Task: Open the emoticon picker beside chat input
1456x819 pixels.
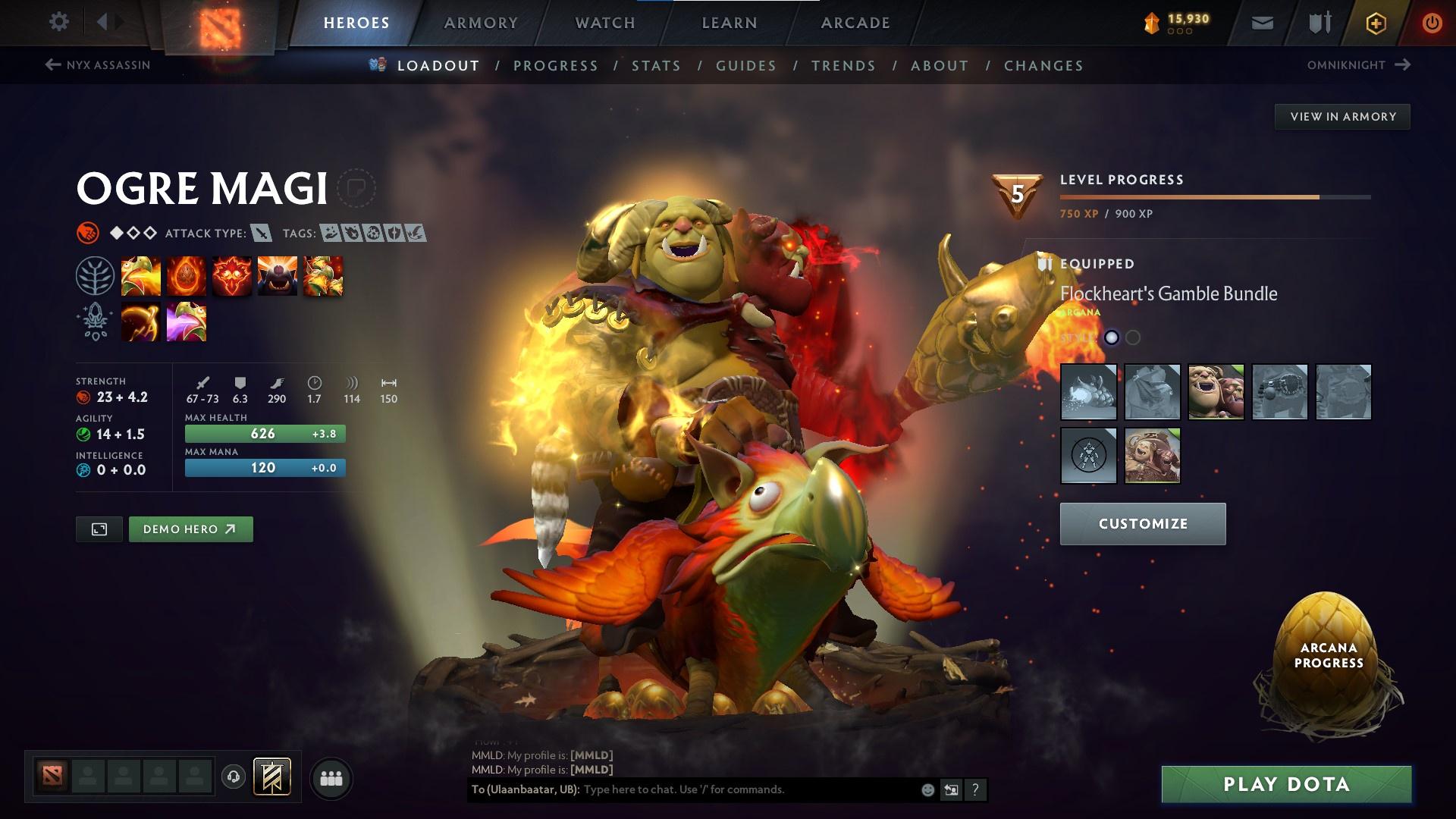Action: click(927, 789)
